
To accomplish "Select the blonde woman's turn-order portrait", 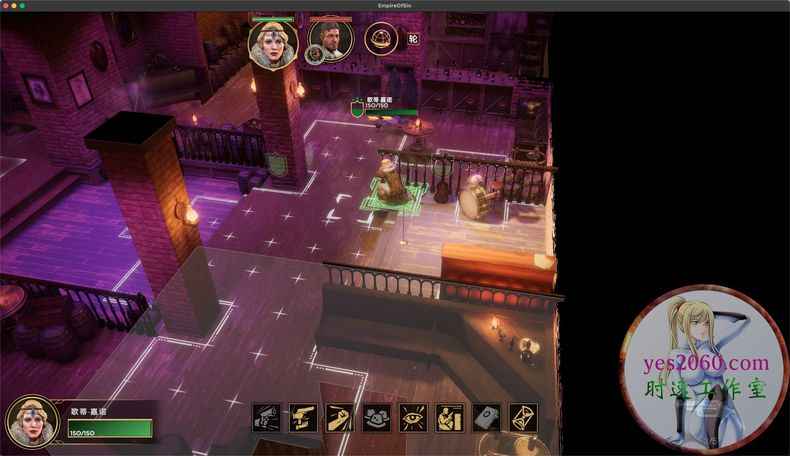I will click(x=273, y=42).
